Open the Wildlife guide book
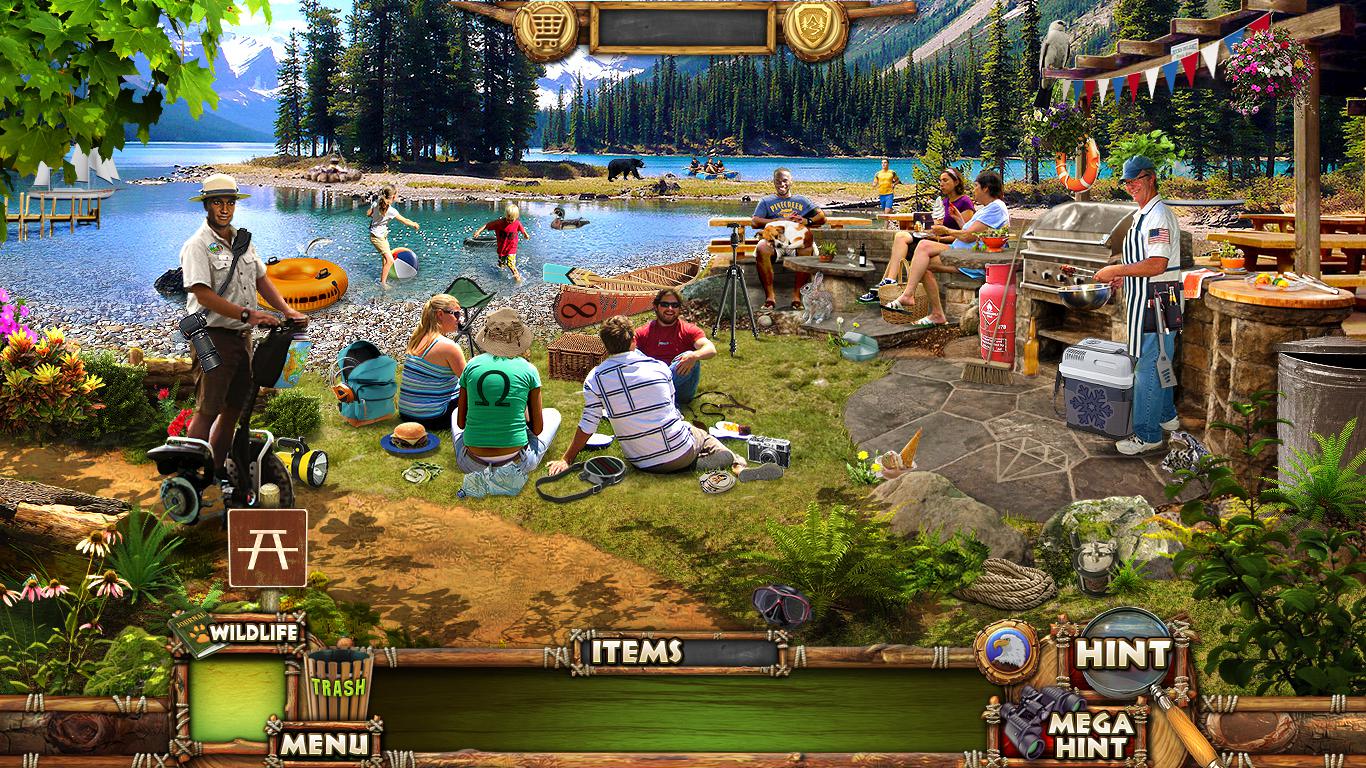1366x768 pixels. tap(238, 632)
